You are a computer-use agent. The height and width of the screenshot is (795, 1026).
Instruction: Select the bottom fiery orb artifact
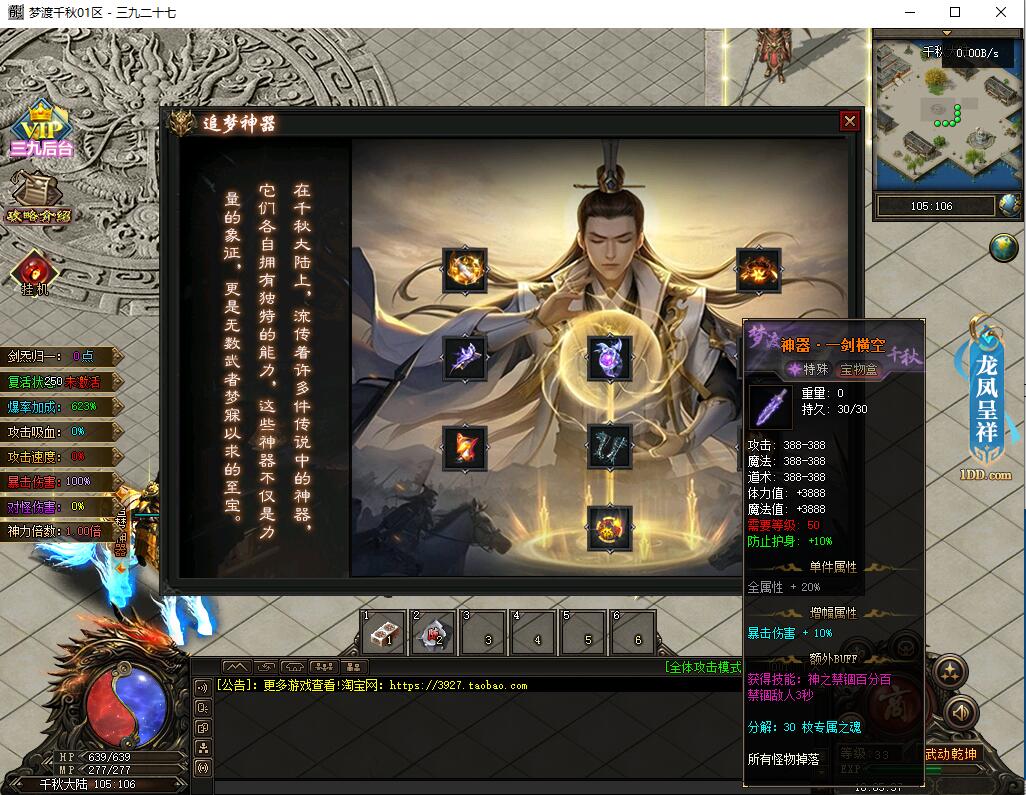tap(610, 527)
